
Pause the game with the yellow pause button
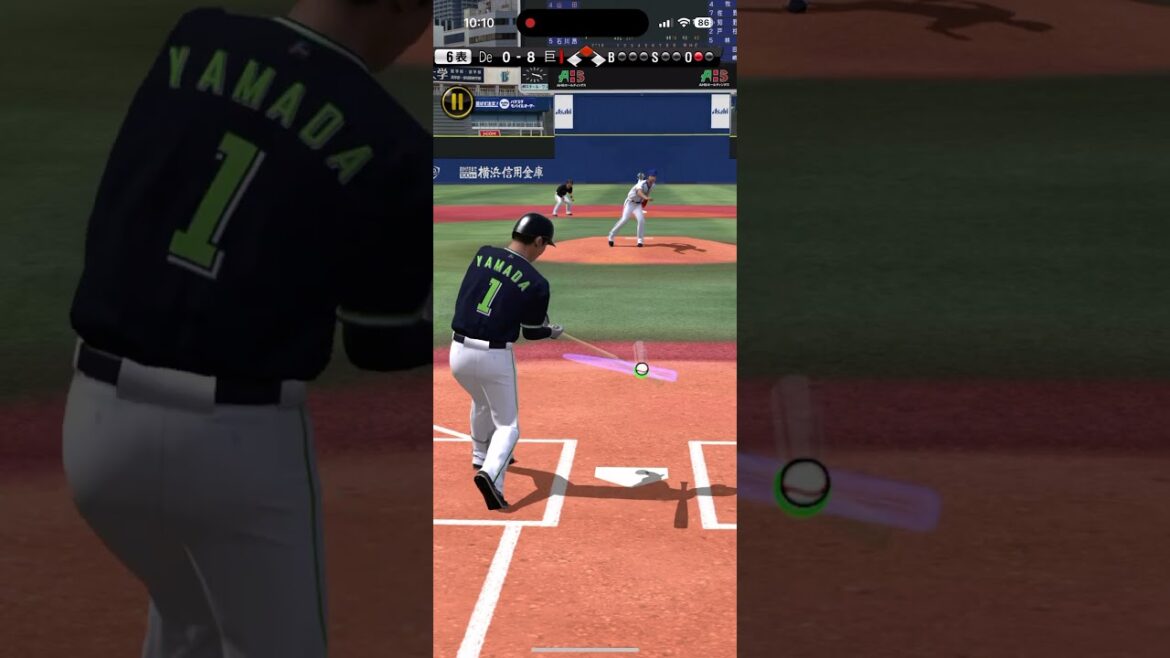click(457, 101)
